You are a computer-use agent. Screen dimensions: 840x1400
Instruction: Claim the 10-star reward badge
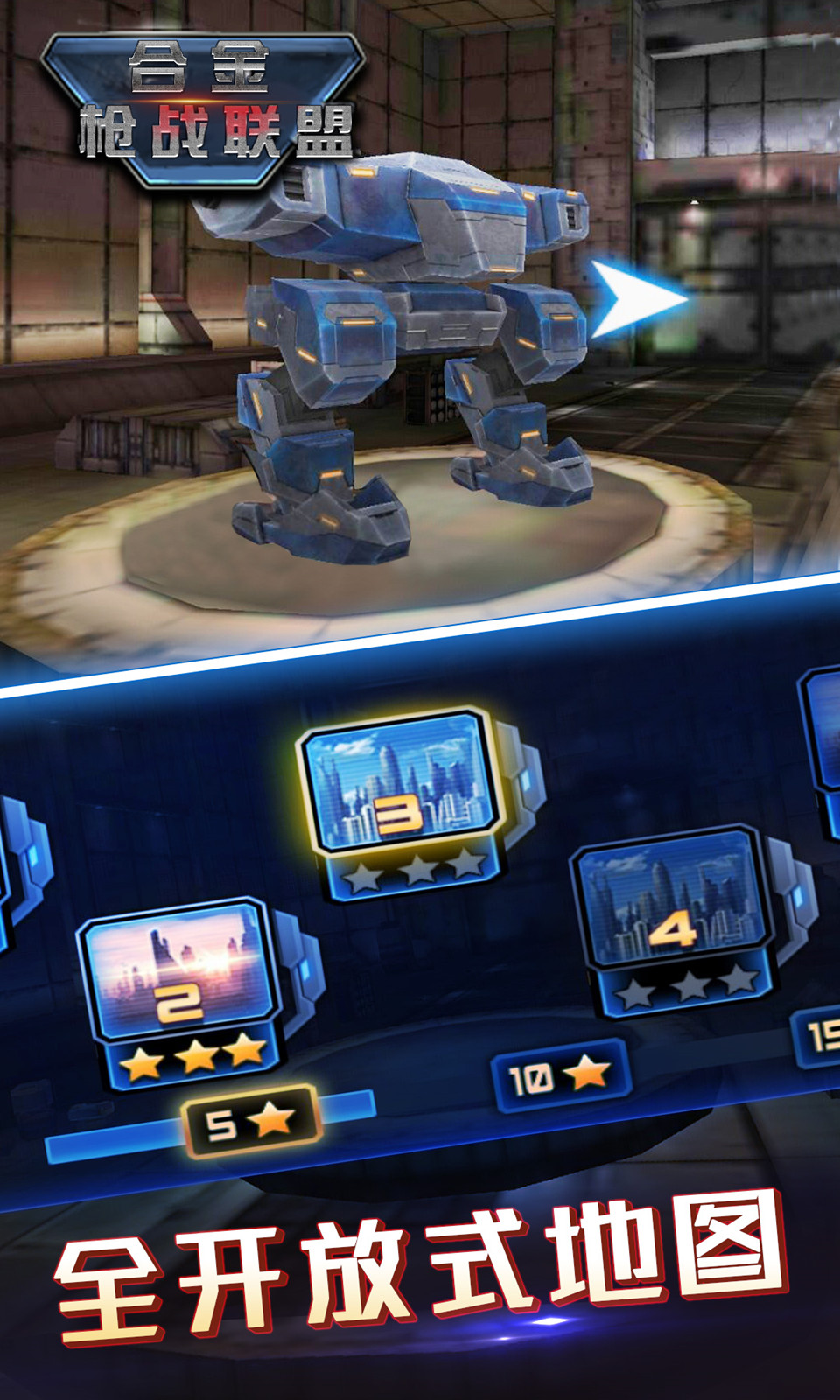[560, 1075]
